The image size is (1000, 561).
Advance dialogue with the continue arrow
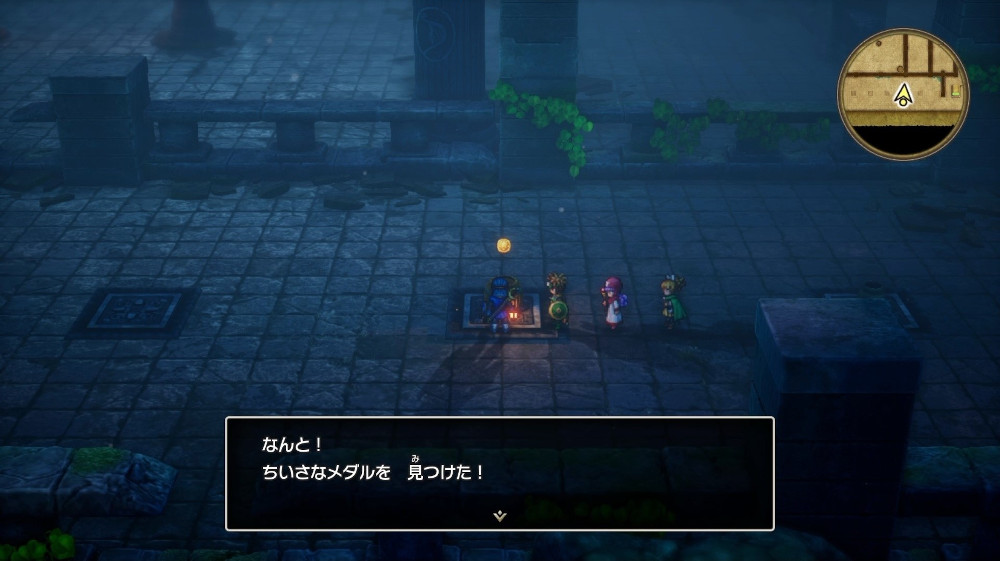coord(499,515)
